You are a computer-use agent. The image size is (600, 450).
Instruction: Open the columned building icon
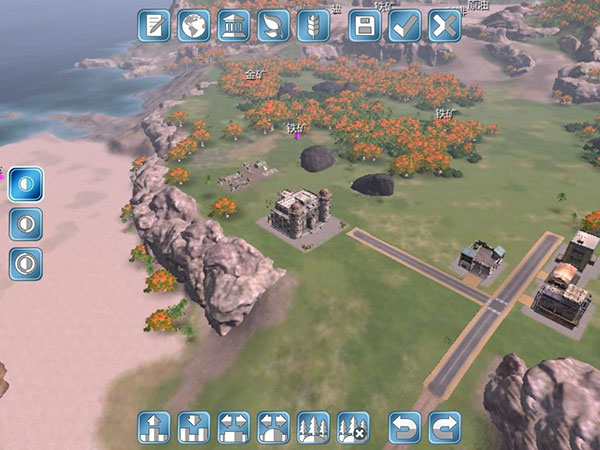[x=234, y=25]
